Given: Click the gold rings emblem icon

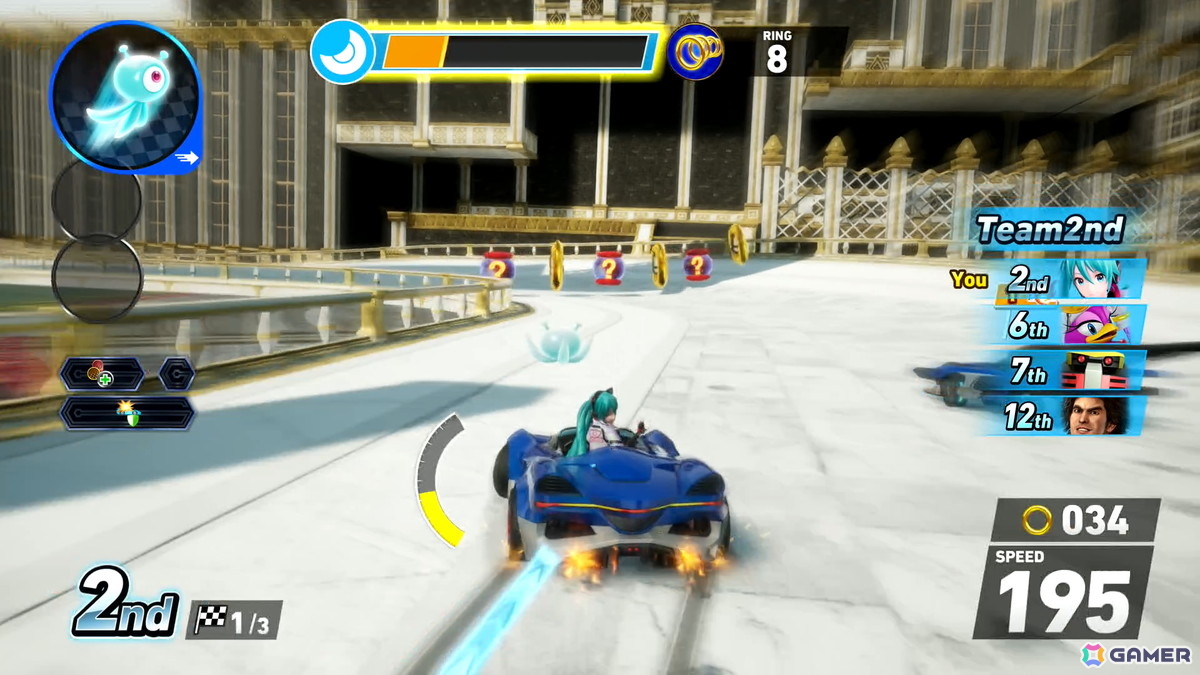Looking at the screenshot, I should pos(695,52).
